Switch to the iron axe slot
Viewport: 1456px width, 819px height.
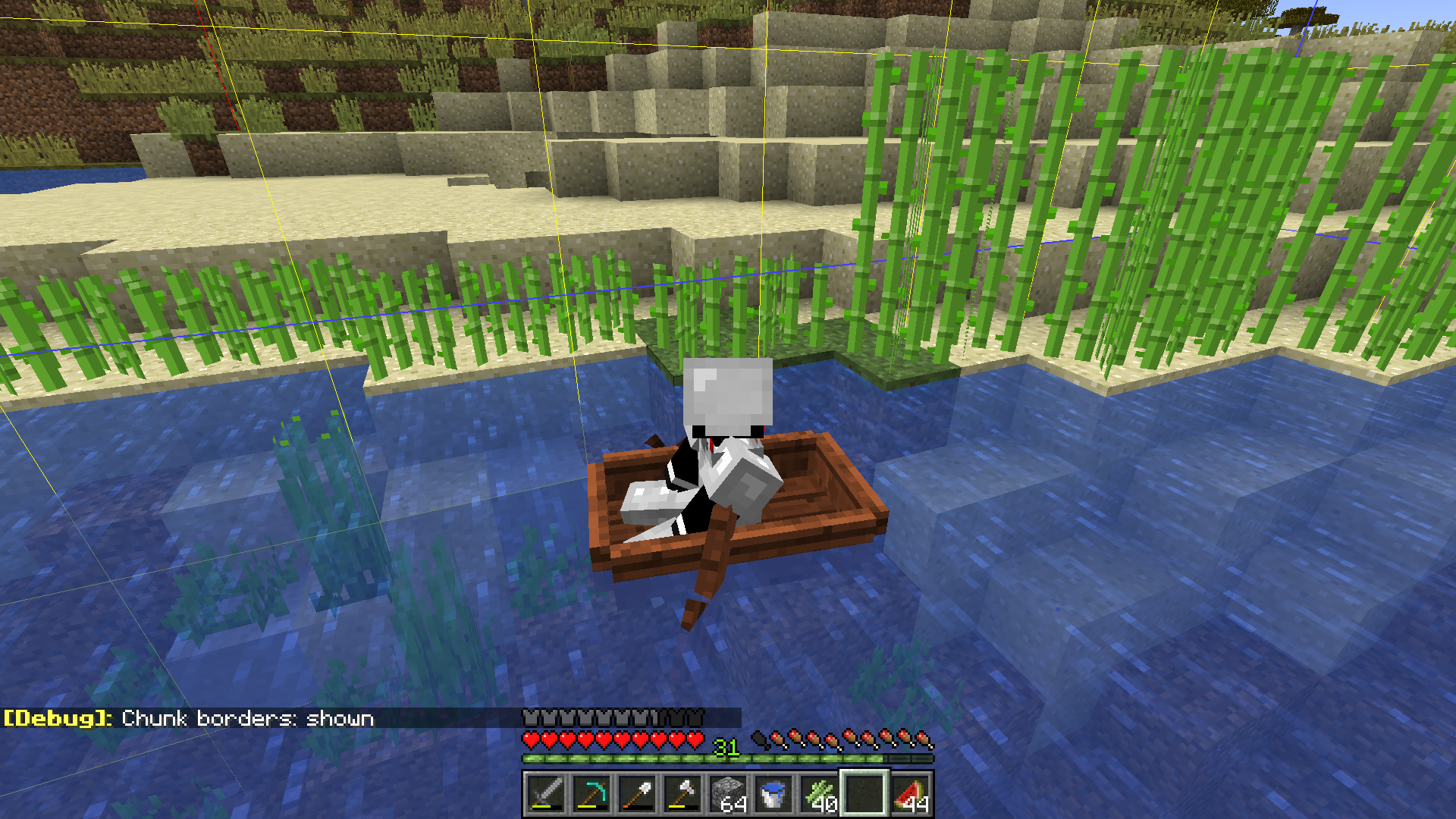682,794
